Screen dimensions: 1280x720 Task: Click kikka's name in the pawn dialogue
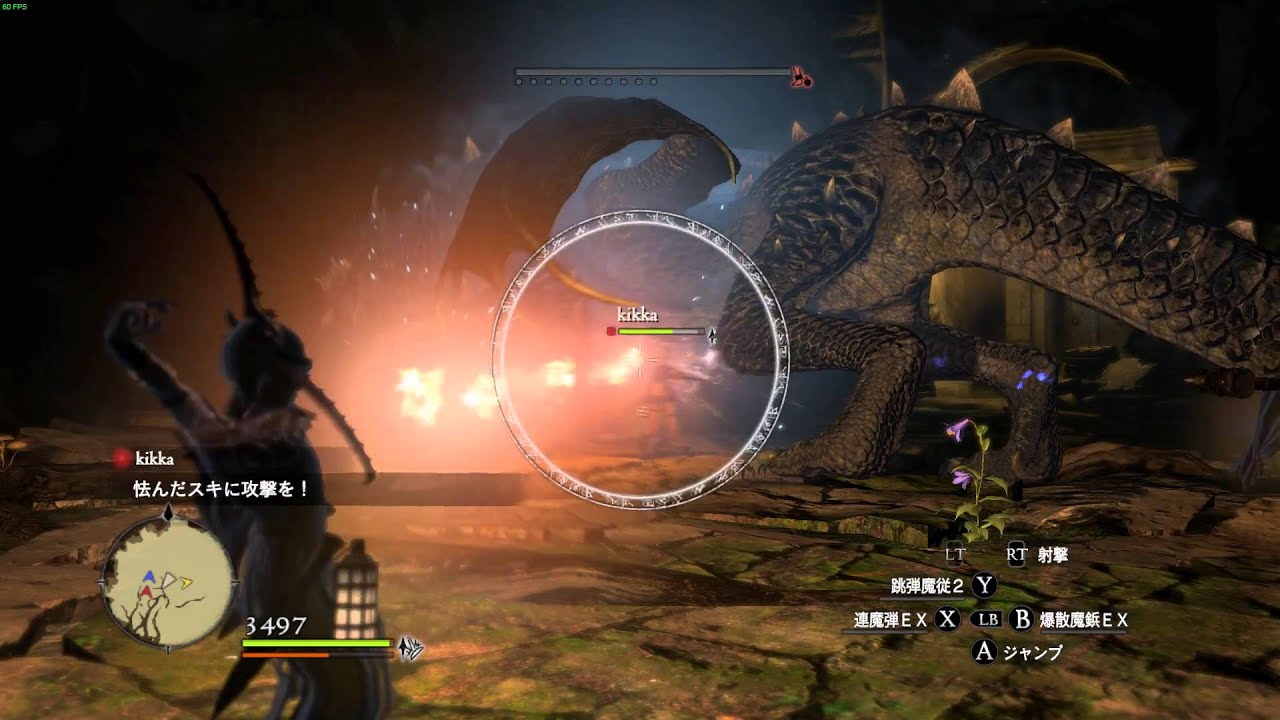(x=154, y=459)
